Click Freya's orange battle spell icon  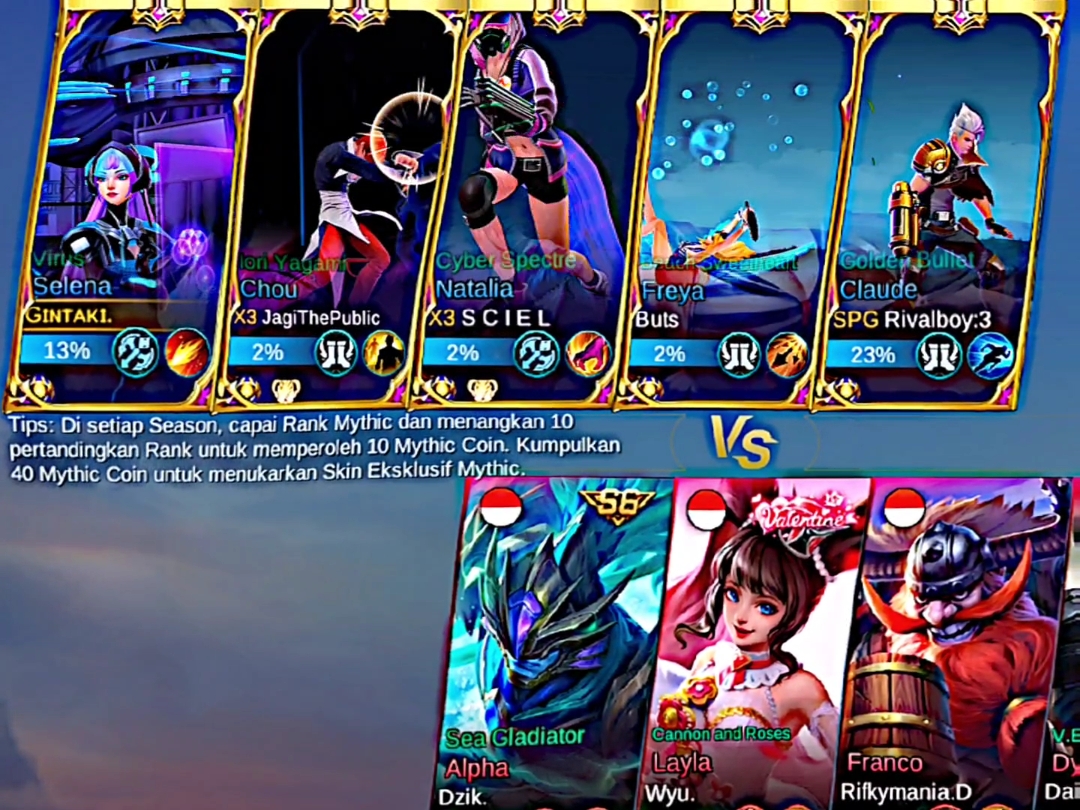[x=788, y=354]
